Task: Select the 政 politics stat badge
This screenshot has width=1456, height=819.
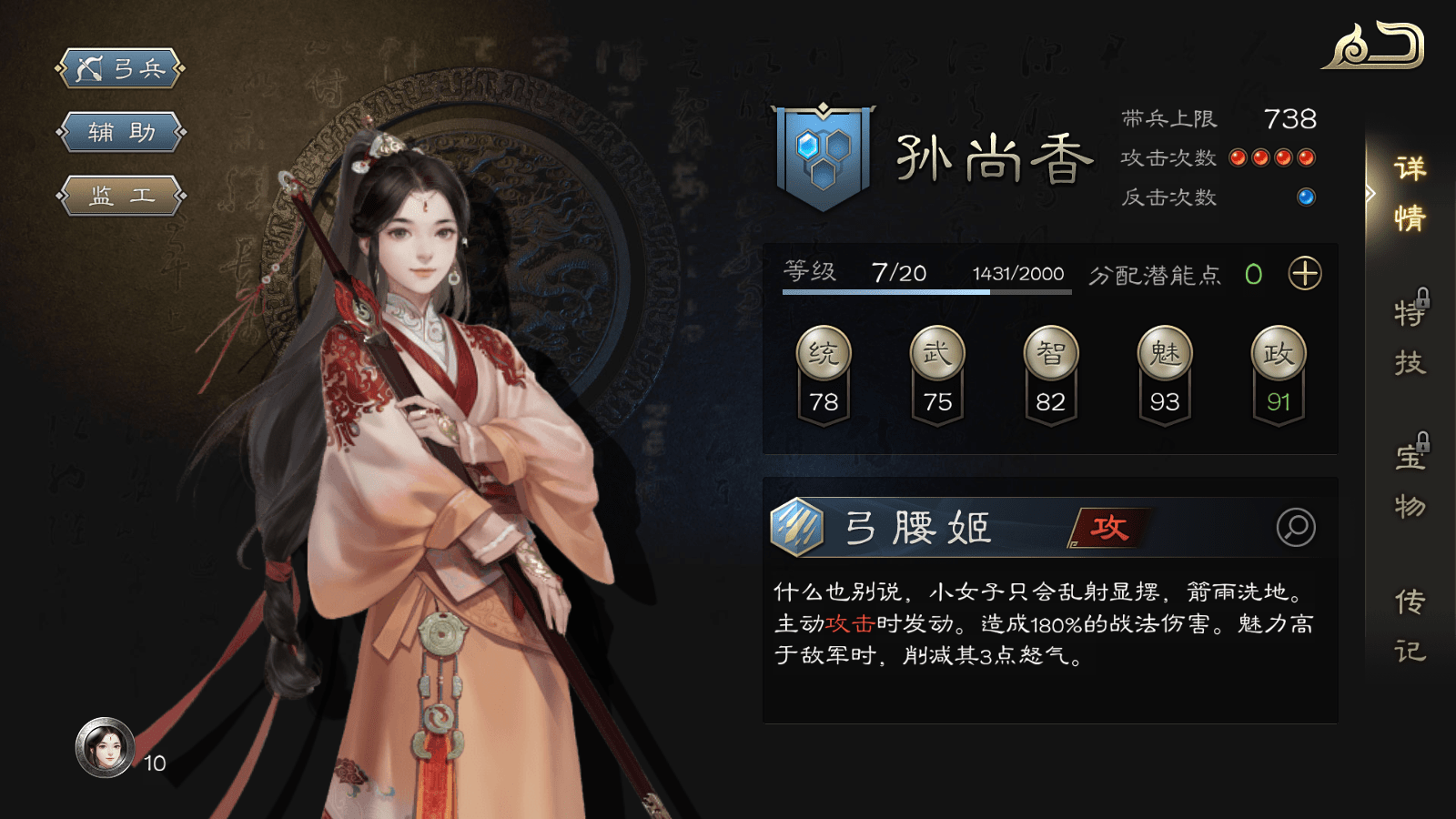Action: coord(1279,353)
